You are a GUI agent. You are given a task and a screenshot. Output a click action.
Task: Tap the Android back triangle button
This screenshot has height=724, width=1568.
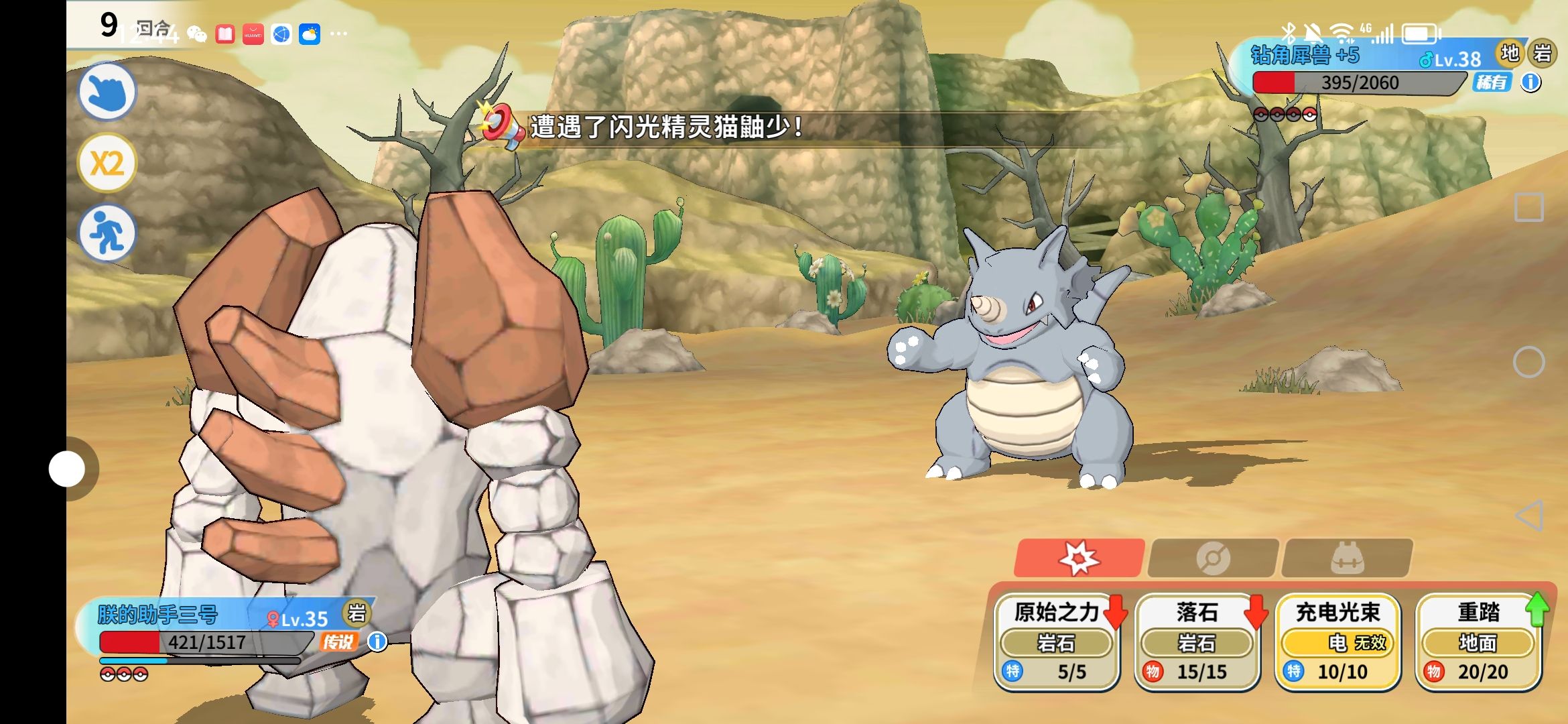(1529, 516)
